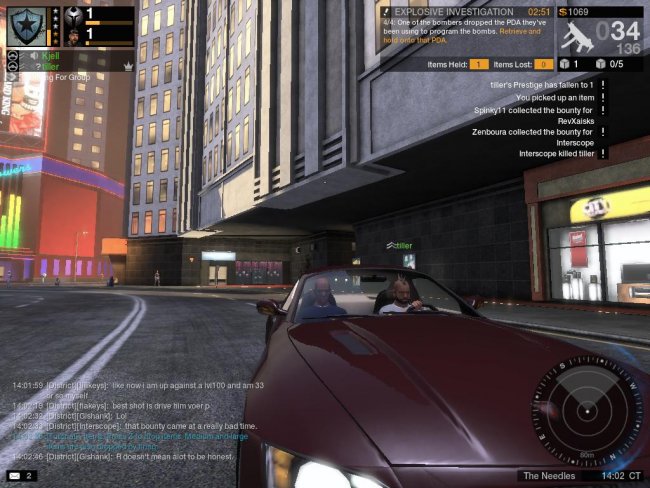Select group member tiller in the list

click(x=50, y=66)
